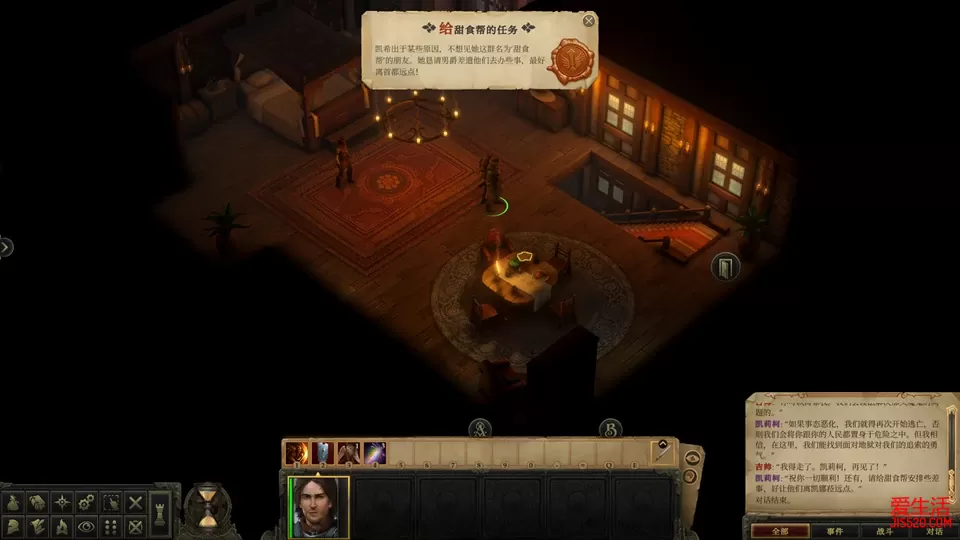
Task: Switch the log to the 全部 tab
Action: coord(777,532)
